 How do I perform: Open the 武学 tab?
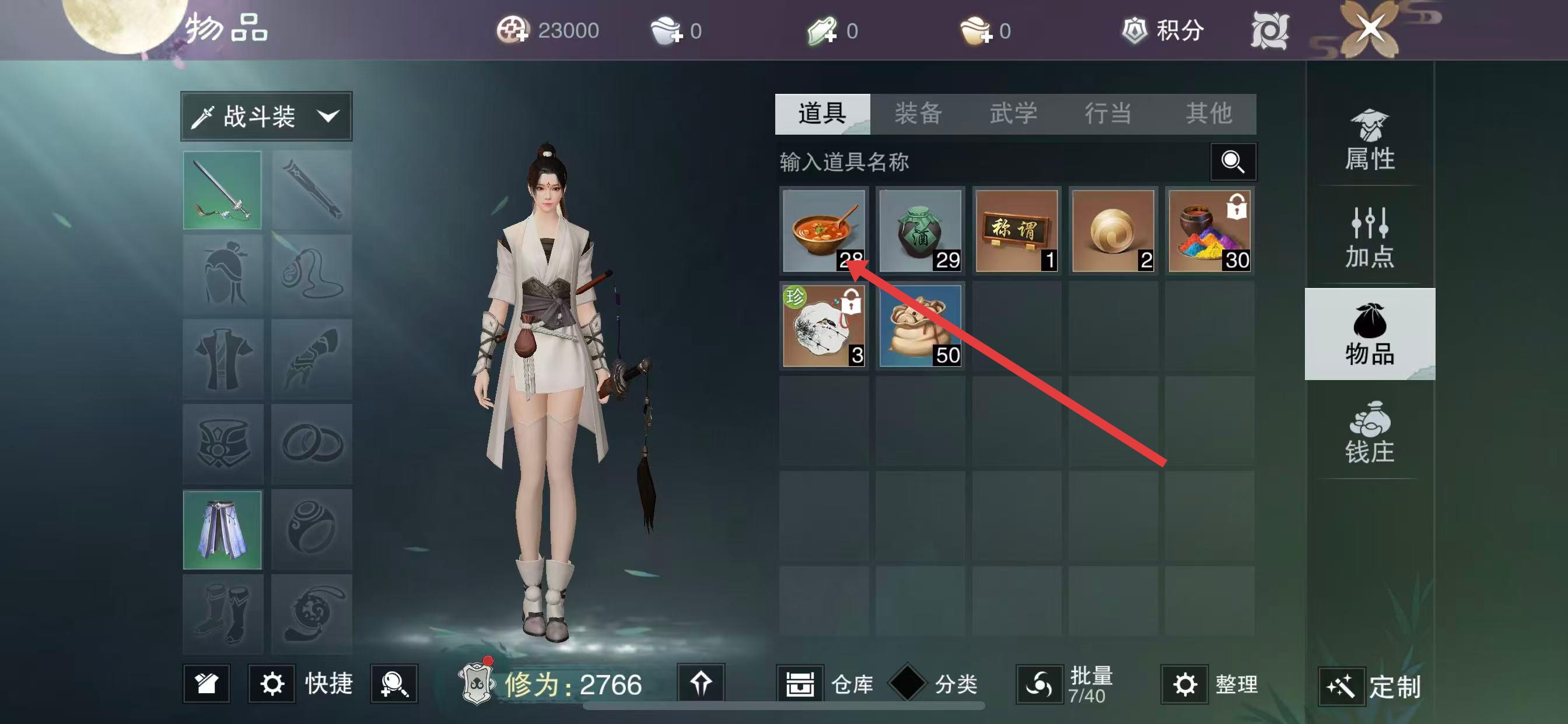pos(1013,114)
